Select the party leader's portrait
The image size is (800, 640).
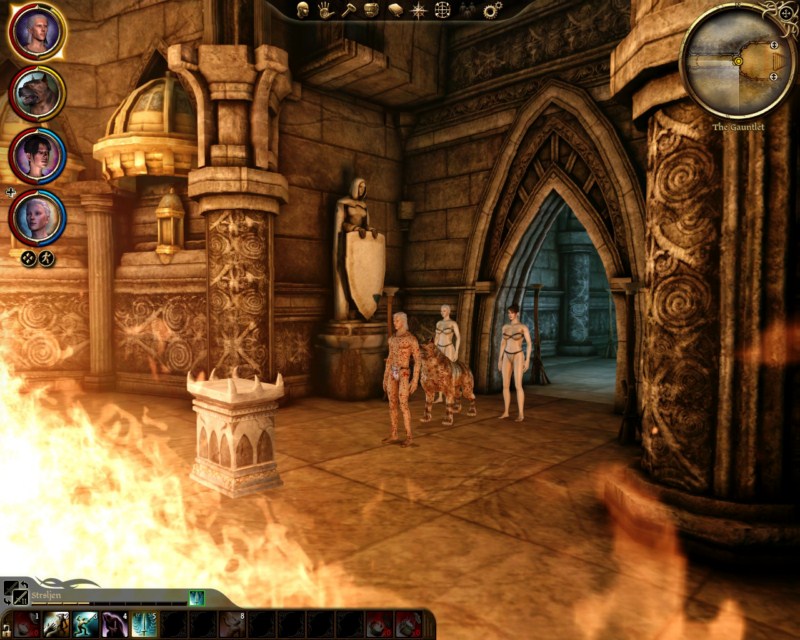click(x=38, y=32)
